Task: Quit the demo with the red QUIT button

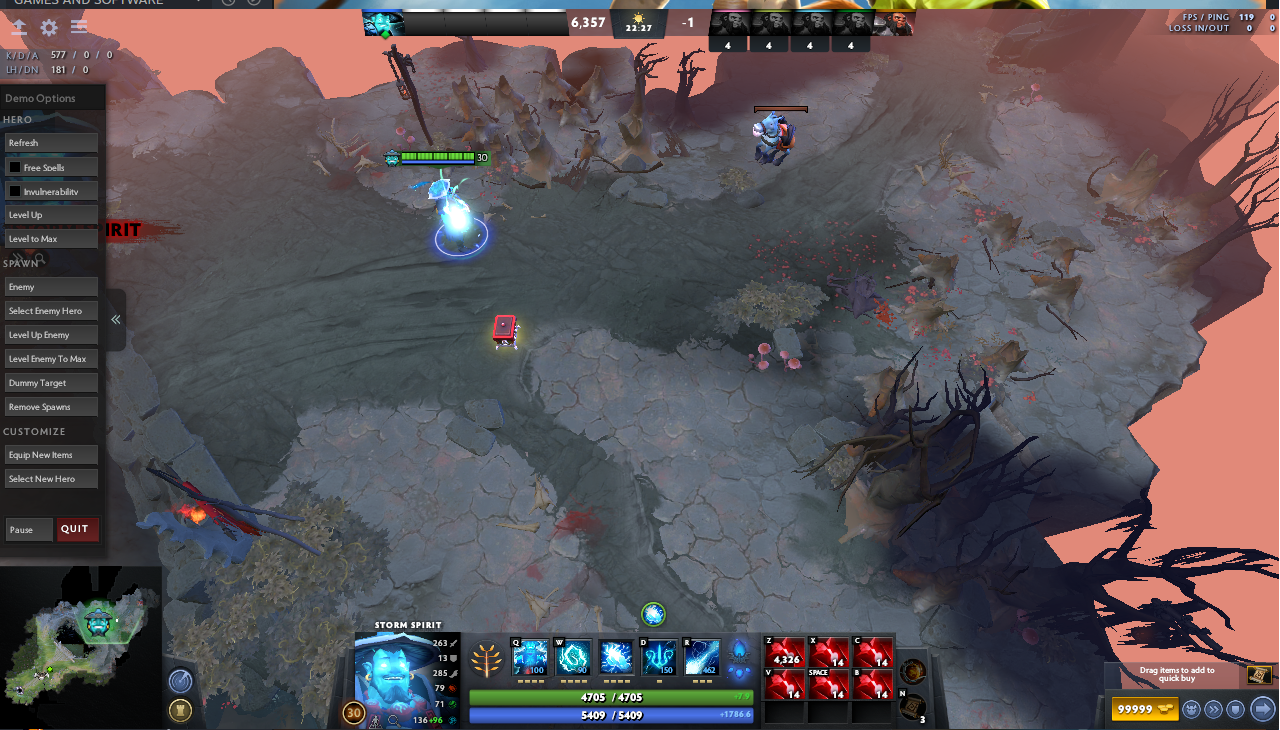Action: click(x=77, y=529)
